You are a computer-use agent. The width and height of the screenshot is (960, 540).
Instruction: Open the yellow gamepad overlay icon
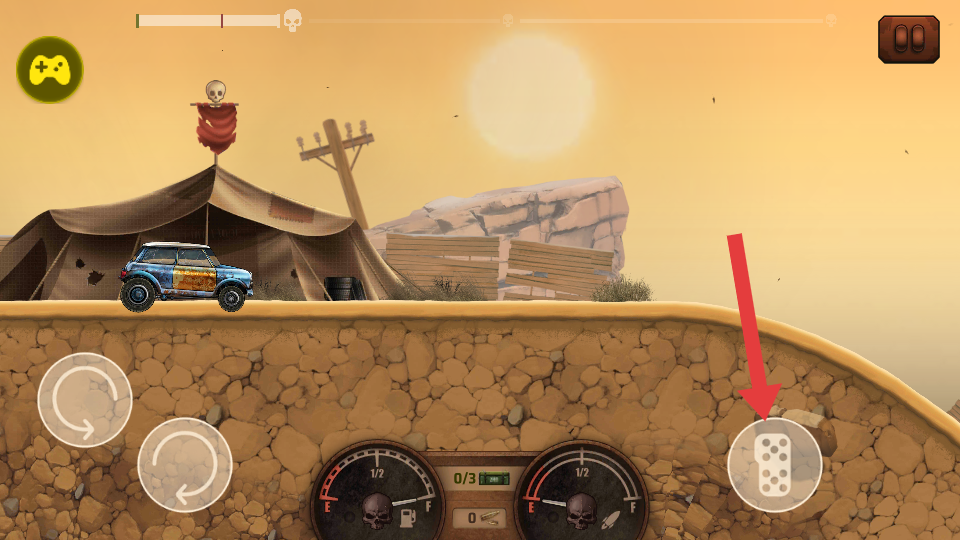tap(50, 69)
